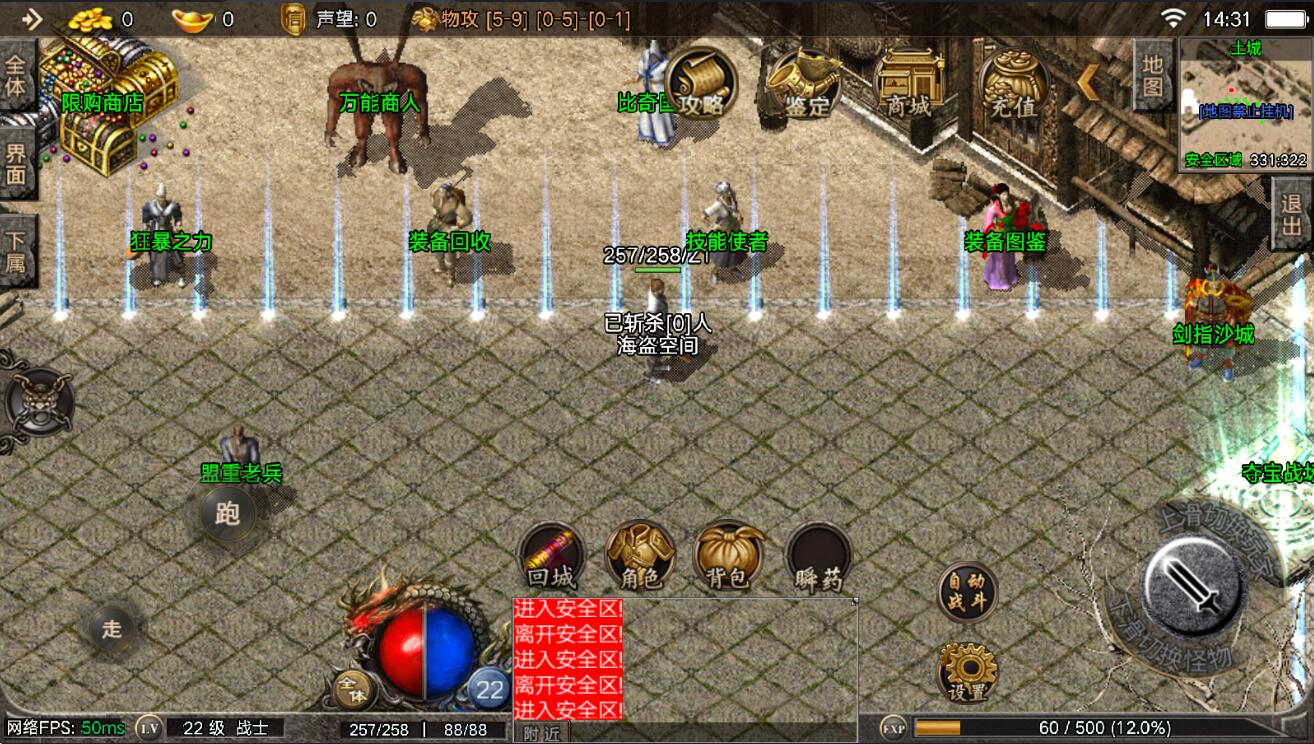Screen dimensions: 1314x744
Task: Toggle 自动战斗 auto battle
Action: click(966, 592)
